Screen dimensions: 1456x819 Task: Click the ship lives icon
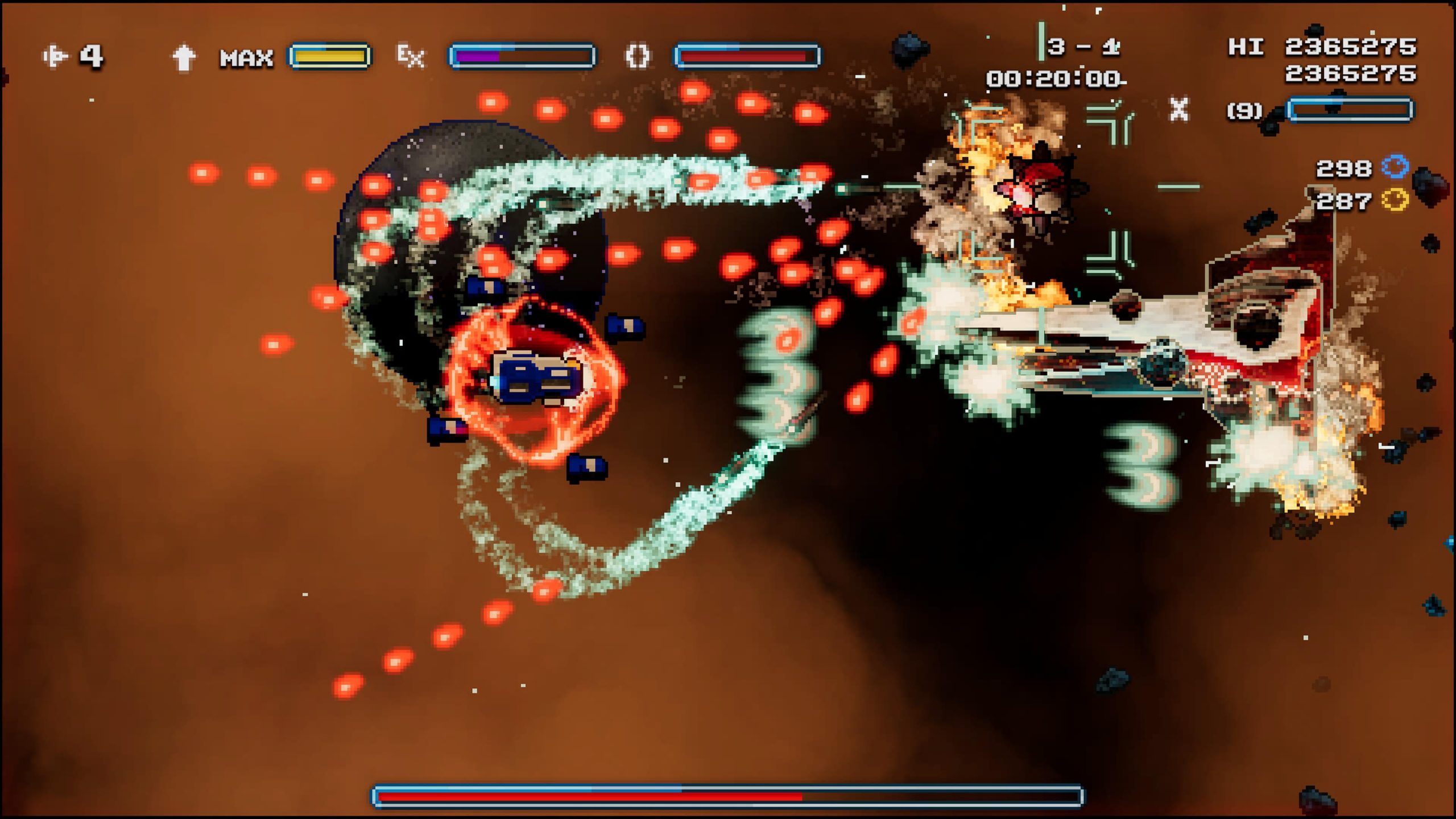[x=55, y=56]
